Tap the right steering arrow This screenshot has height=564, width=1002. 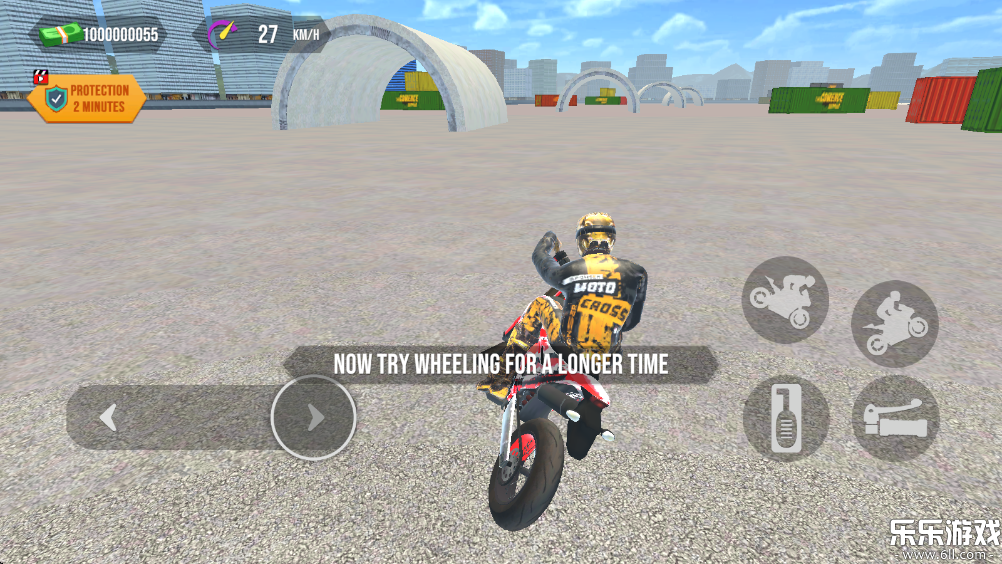313,418
